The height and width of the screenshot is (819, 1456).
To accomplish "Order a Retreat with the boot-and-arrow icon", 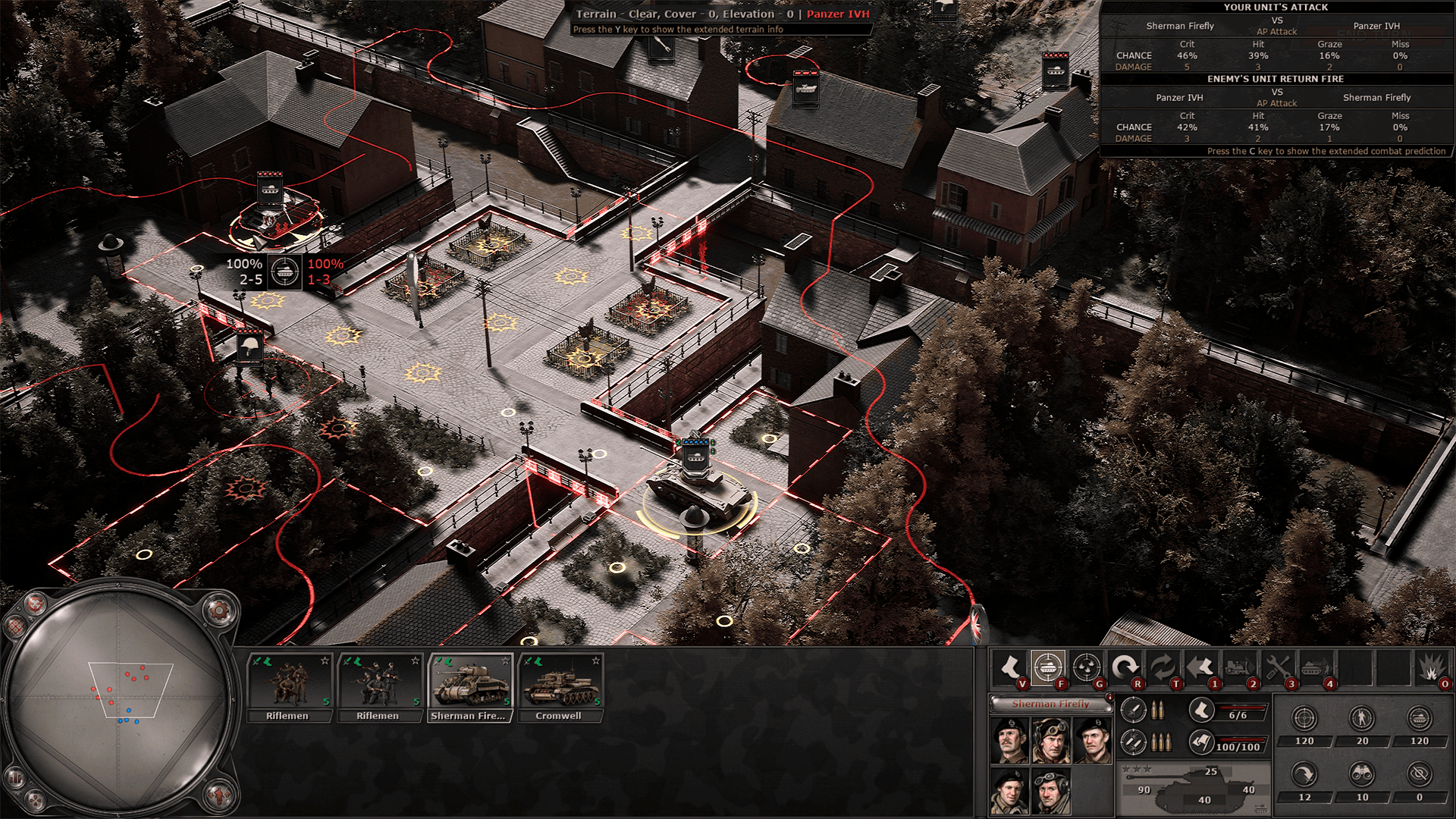I will coord(1201,666).
